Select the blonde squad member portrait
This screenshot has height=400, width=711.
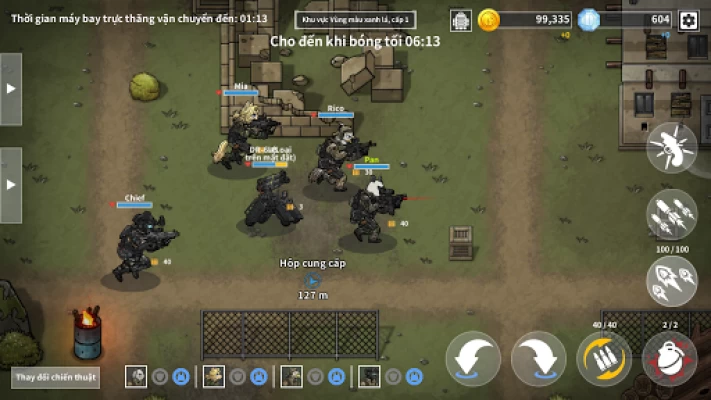click(x=214, y=376)
